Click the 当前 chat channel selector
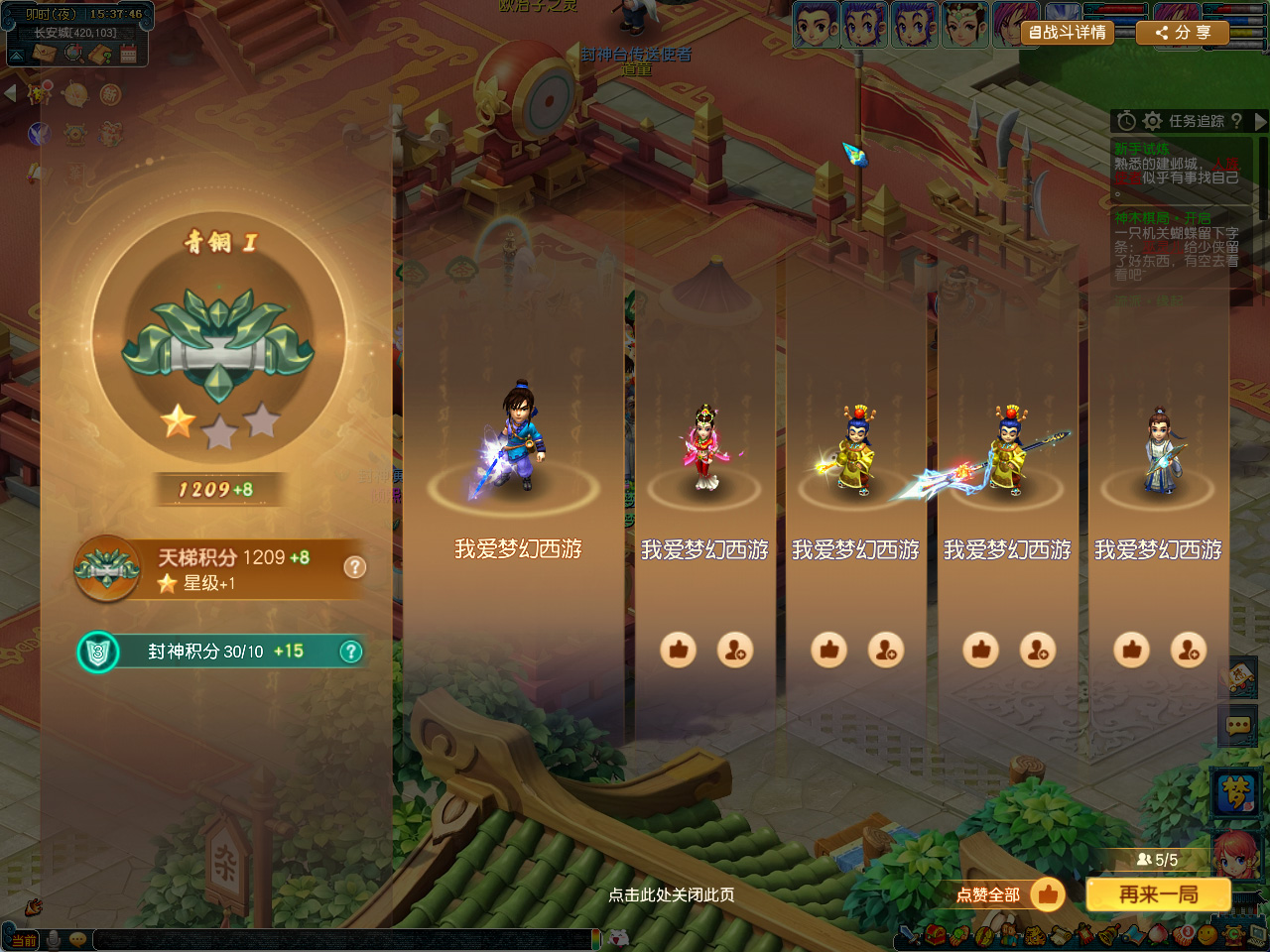This screenshot has width=1270, height=952. (x=23, y=940)
